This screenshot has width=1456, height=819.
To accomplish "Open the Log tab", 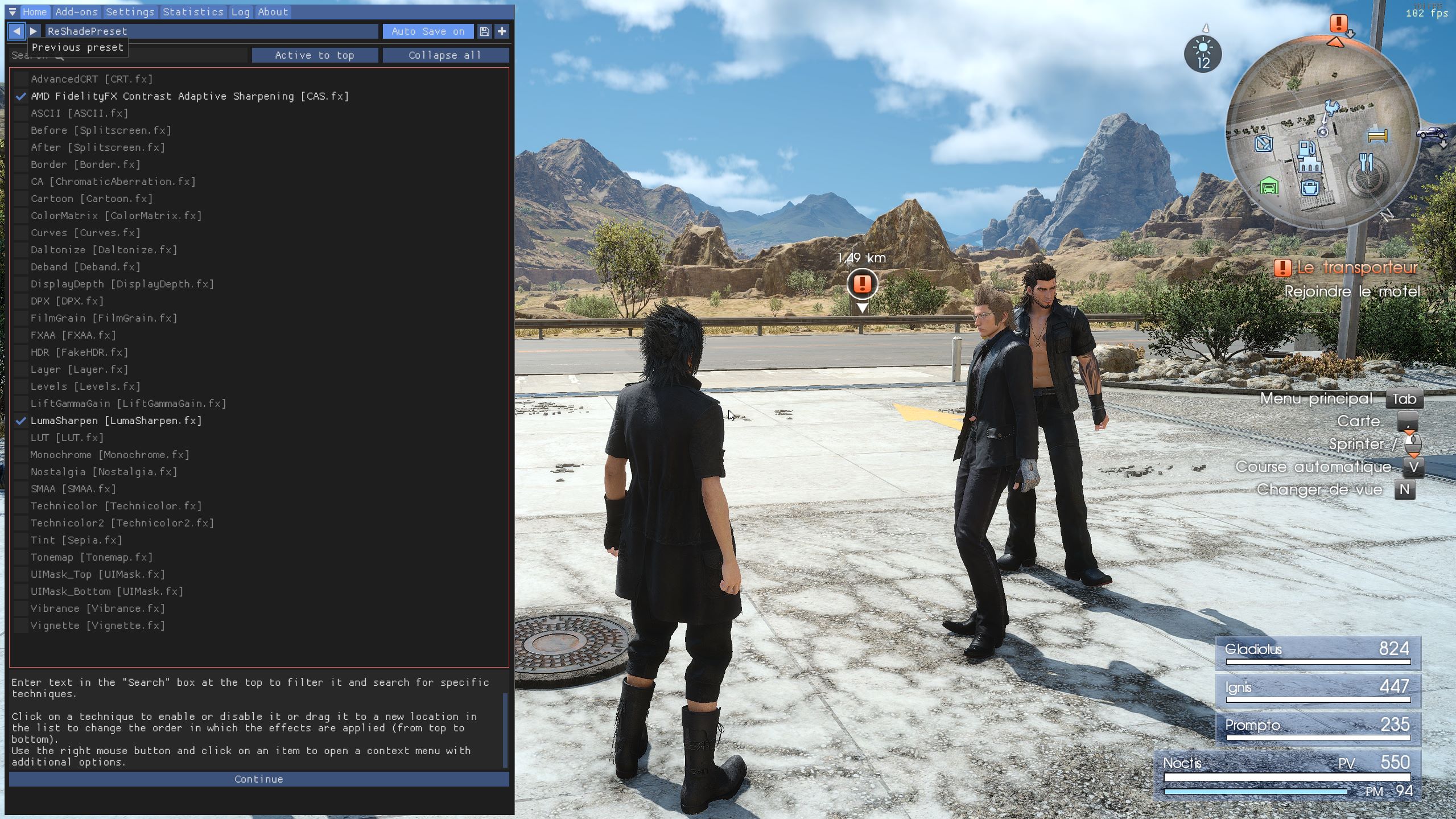I will (x=240, y=12).
